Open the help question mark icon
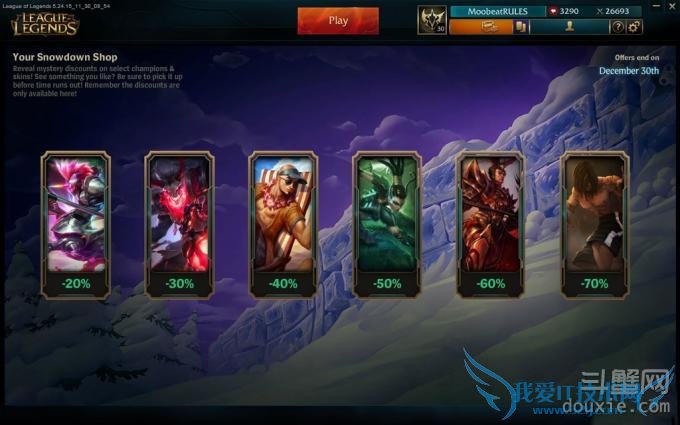This screenshot has width=680, height=425. tap(619, 27)
